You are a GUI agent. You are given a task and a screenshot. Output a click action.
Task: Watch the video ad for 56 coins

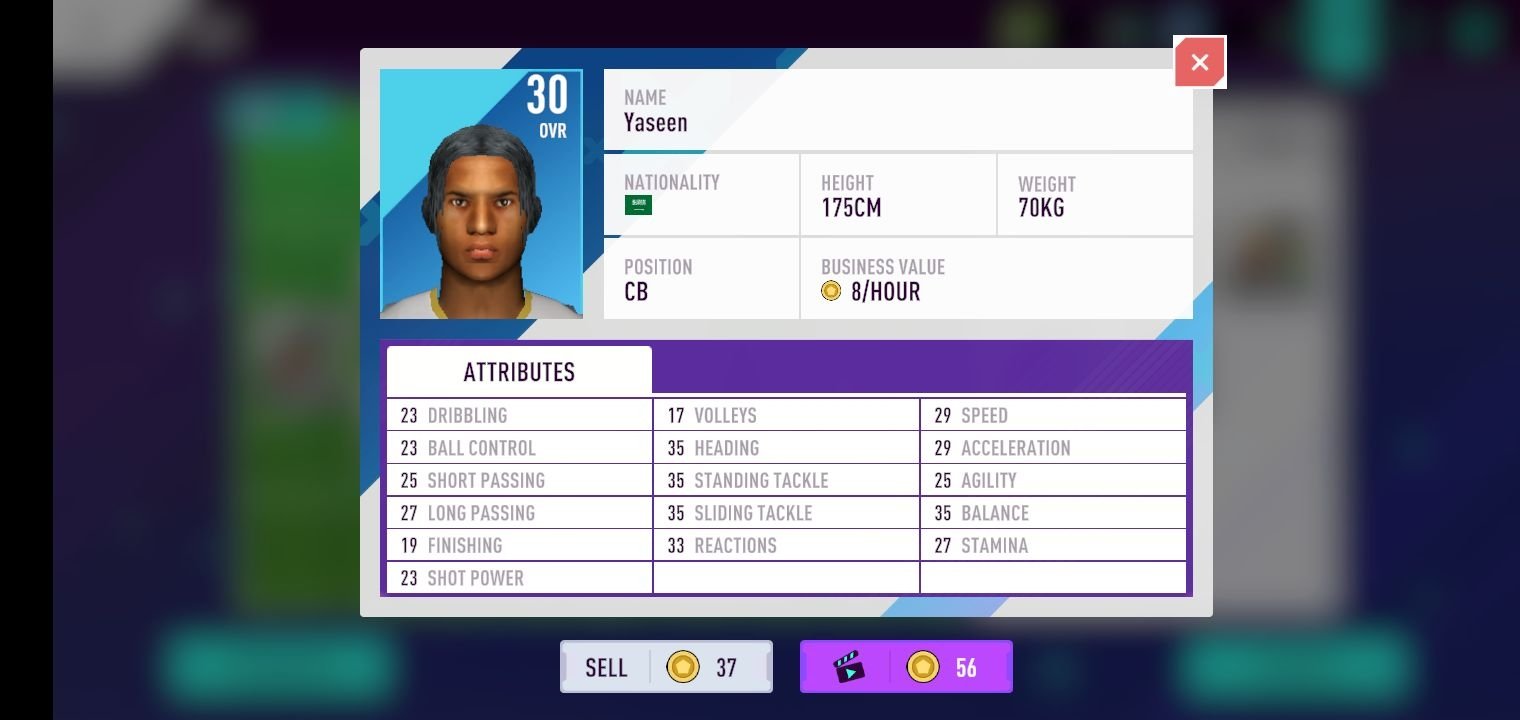906,667
